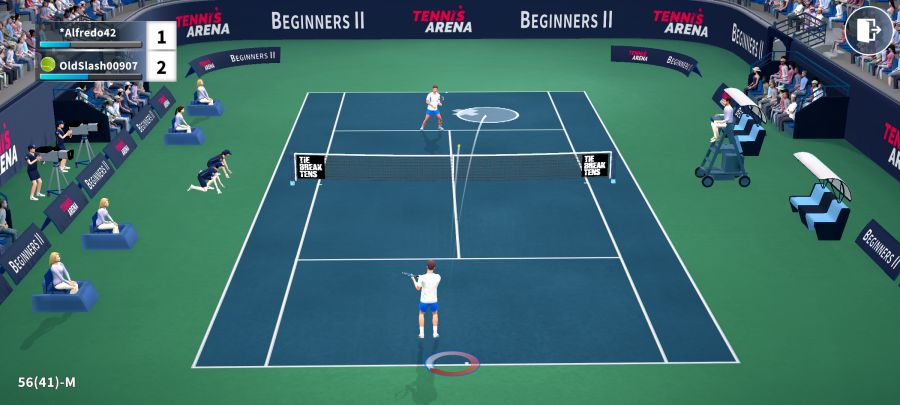The image size is (900, 405).
Task: Tap the exit match door icon
Action: (868, 30)
